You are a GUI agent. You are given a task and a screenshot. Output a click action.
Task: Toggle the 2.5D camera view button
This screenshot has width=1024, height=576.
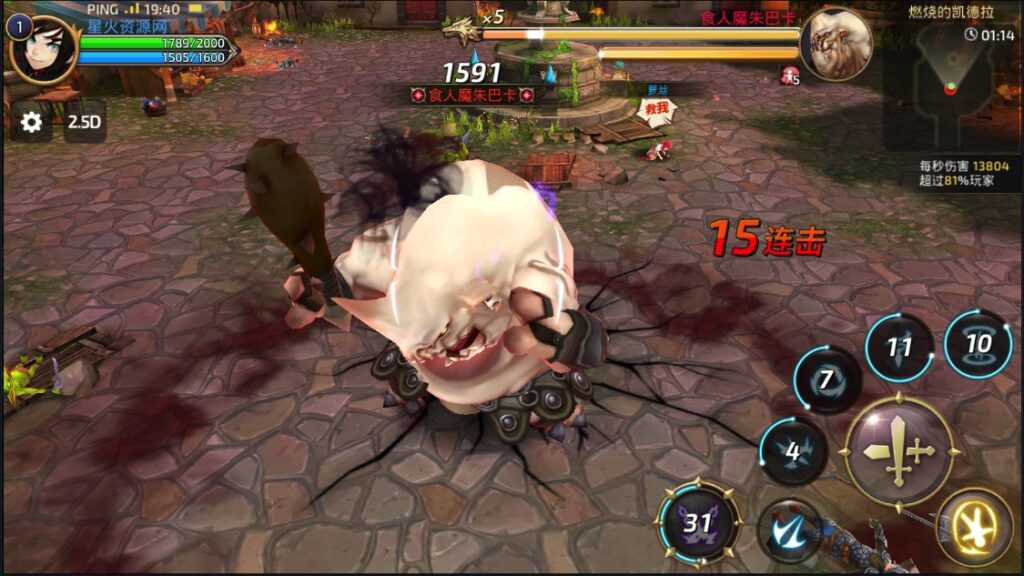[x=84, y=122]
